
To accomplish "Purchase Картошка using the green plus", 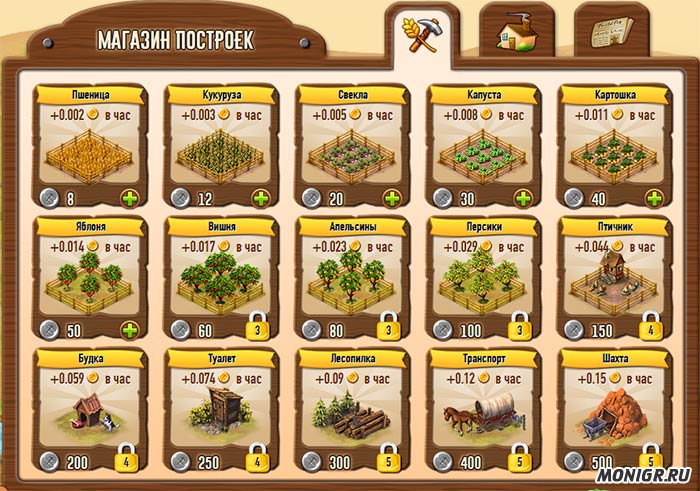I will (655, 197).
